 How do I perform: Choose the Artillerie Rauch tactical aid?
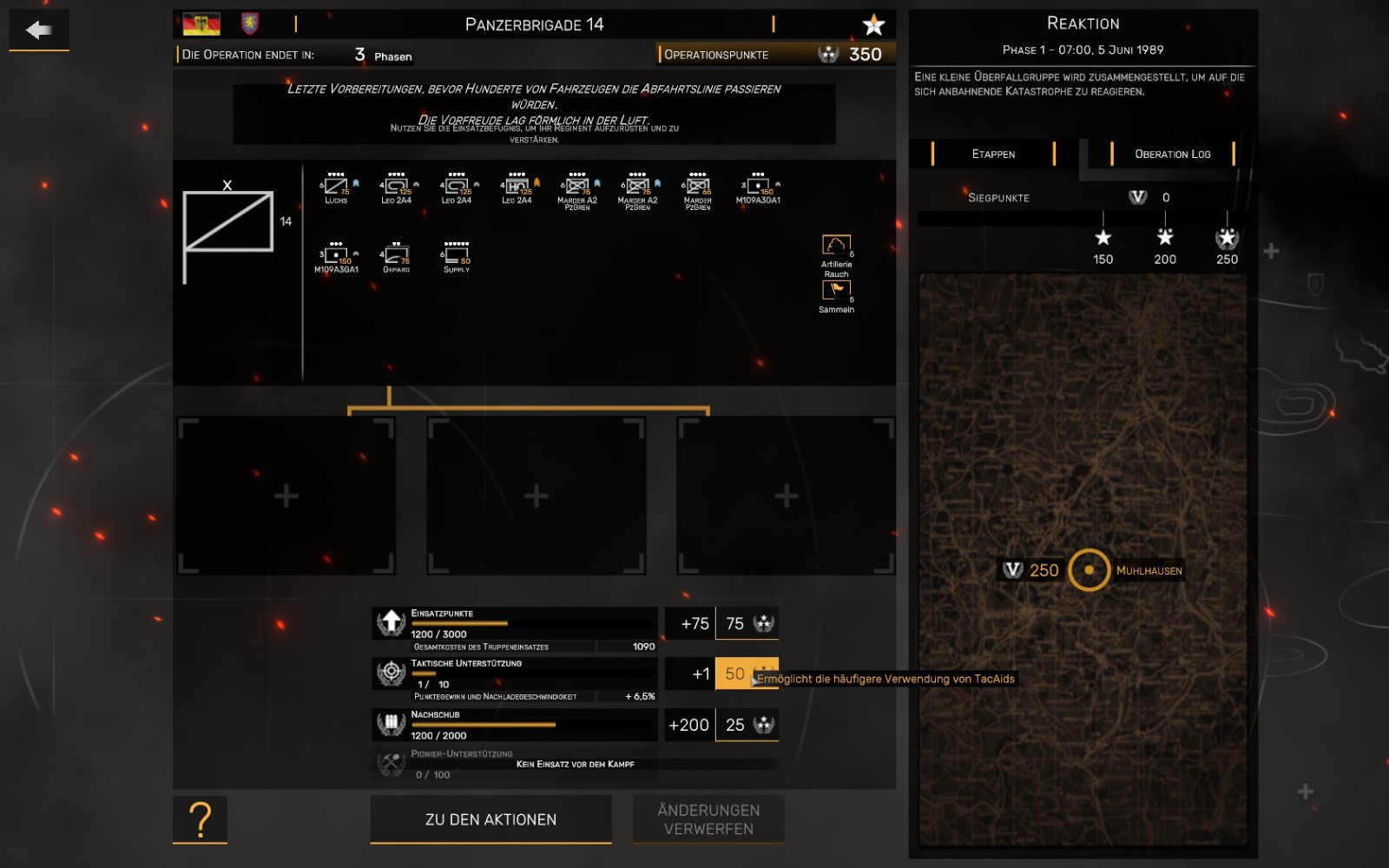pyautogui.click(x=836, y=247)
